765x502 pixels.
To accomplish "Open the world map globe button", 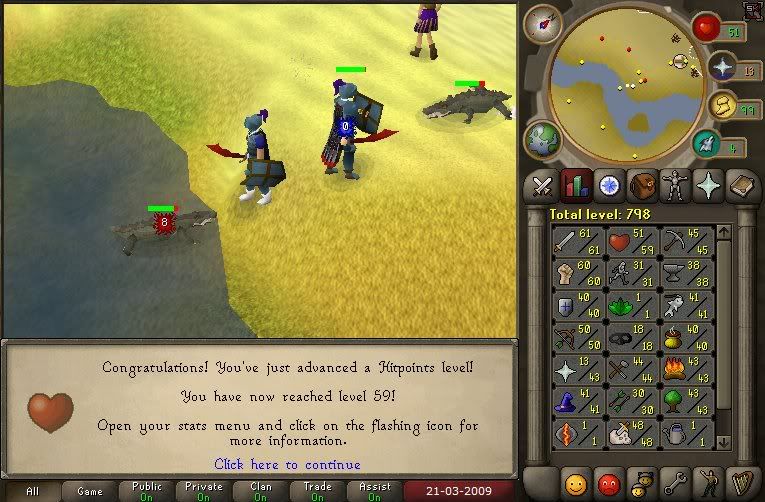I will pyautogui.click(x=542, y=137).
